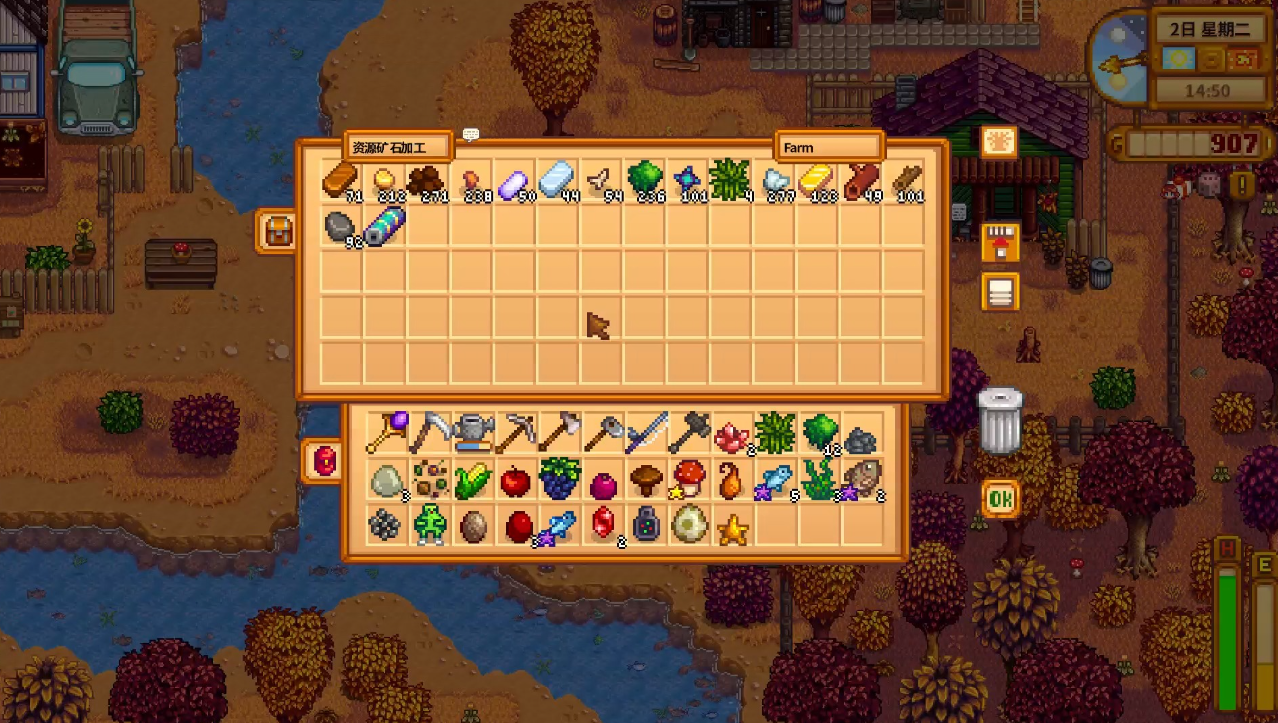
Task: Choose the pickaxe tool slot
Action: 515,433
